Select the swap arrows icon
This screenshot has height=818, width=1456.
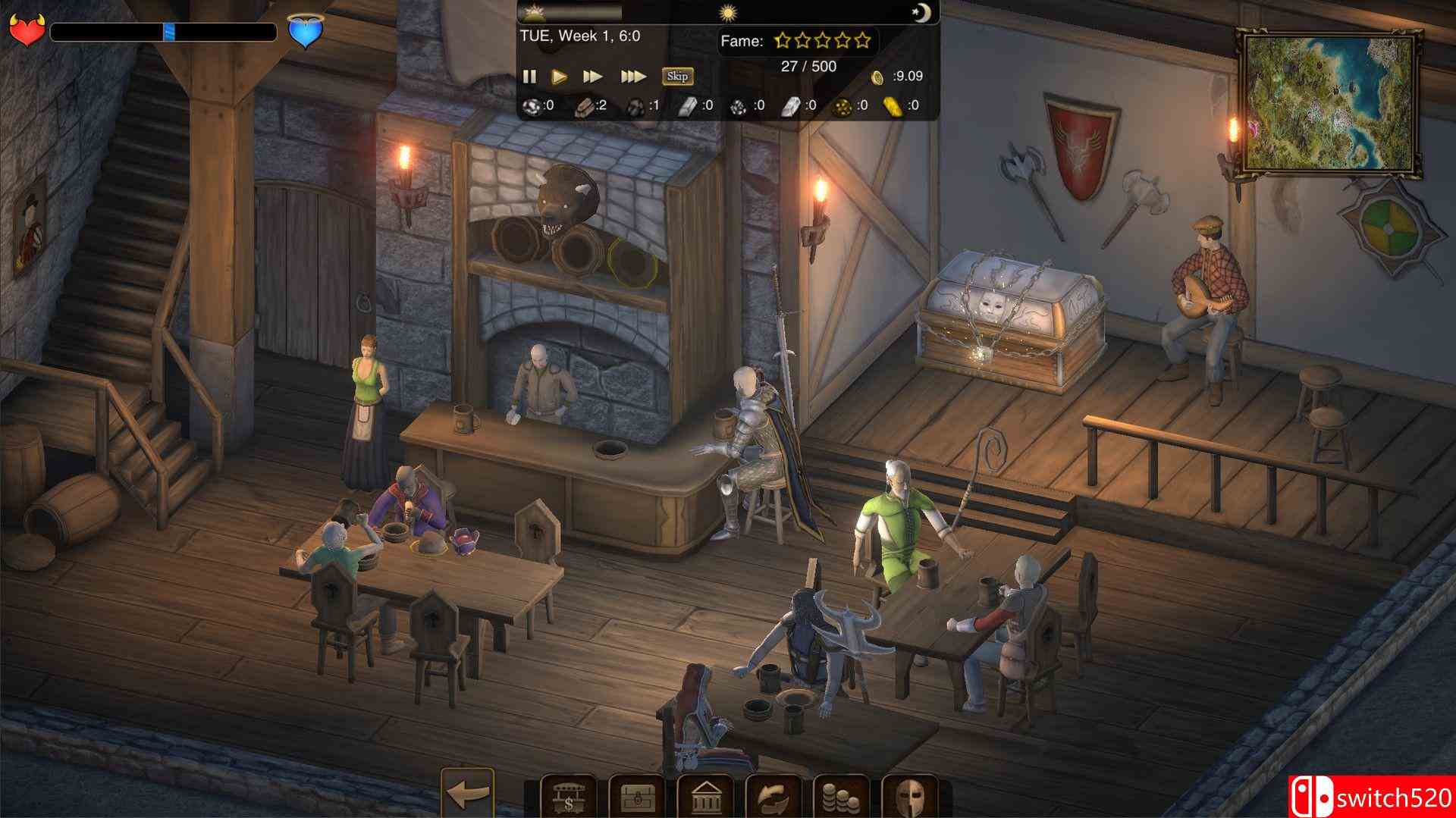(x=773, y=796)
